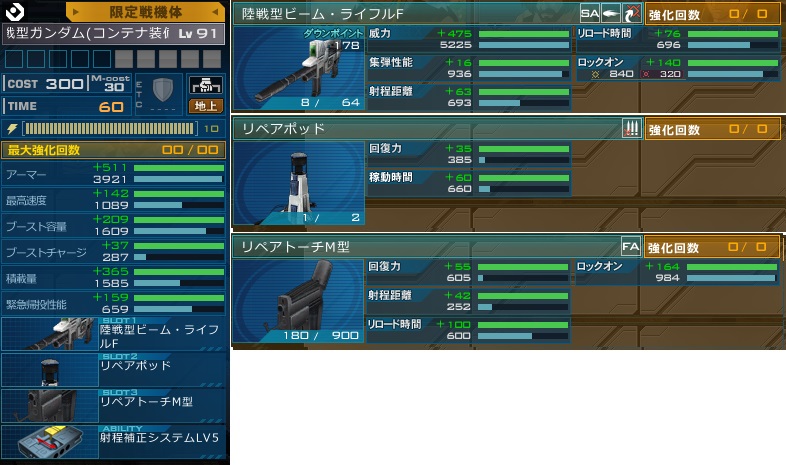Viewport: 786px width, 465px height.
Task: Click the 地上 terrain type badge
Action: 205,106
